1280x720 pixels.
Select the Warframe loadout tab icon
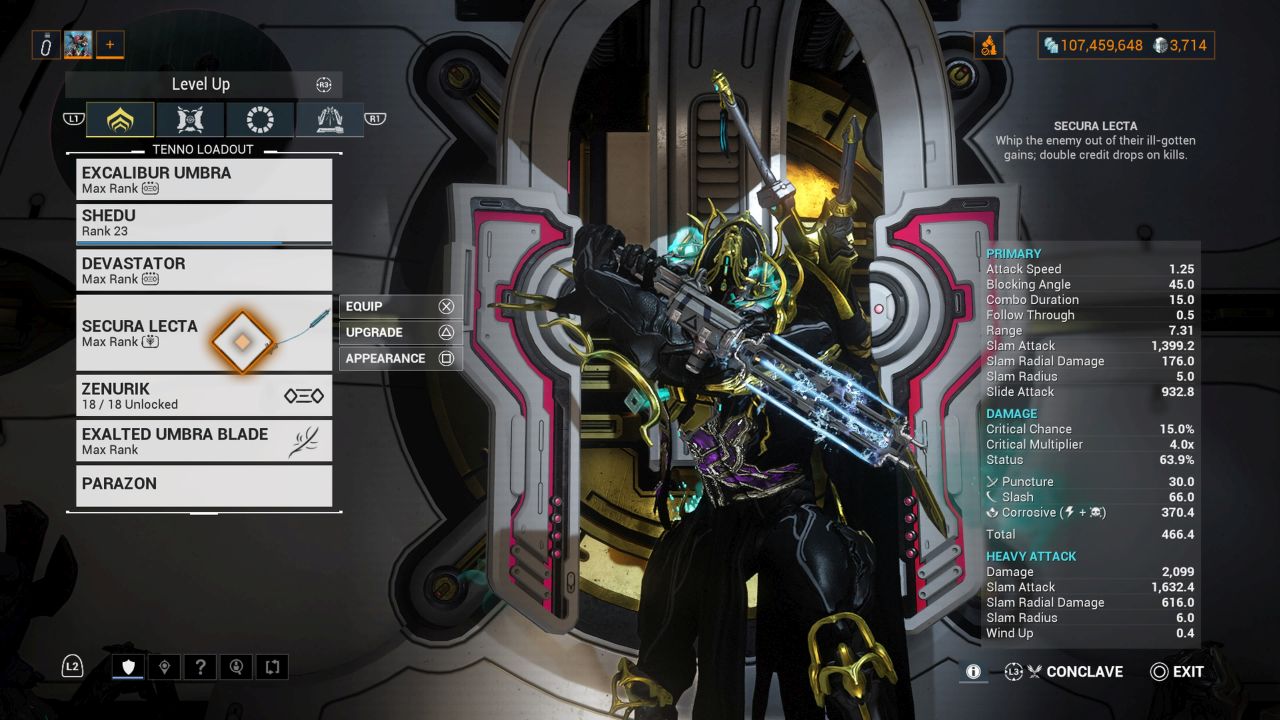pos(119,119)
